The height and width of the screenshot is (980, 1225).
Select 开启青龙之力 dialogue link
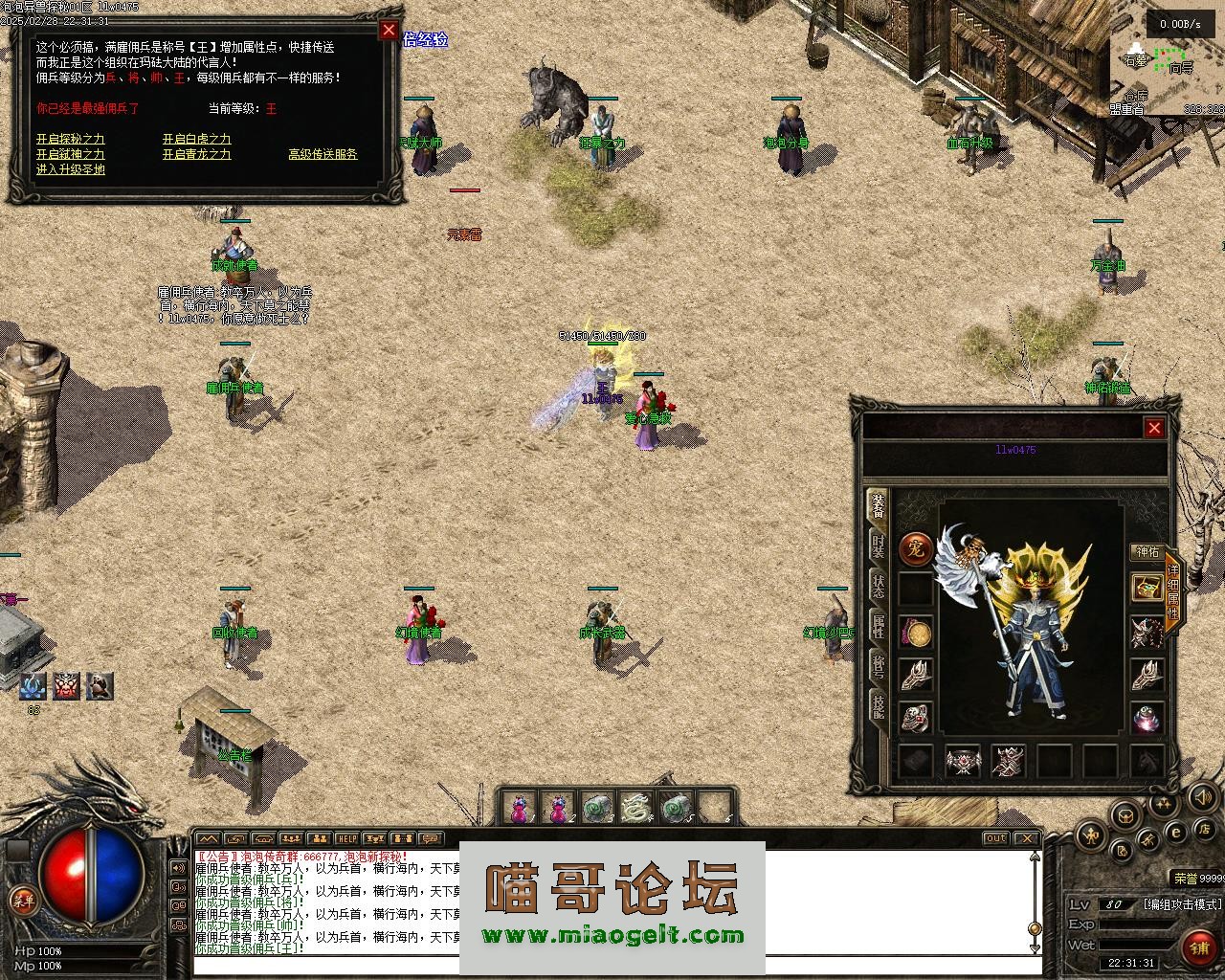pos(196,154)
